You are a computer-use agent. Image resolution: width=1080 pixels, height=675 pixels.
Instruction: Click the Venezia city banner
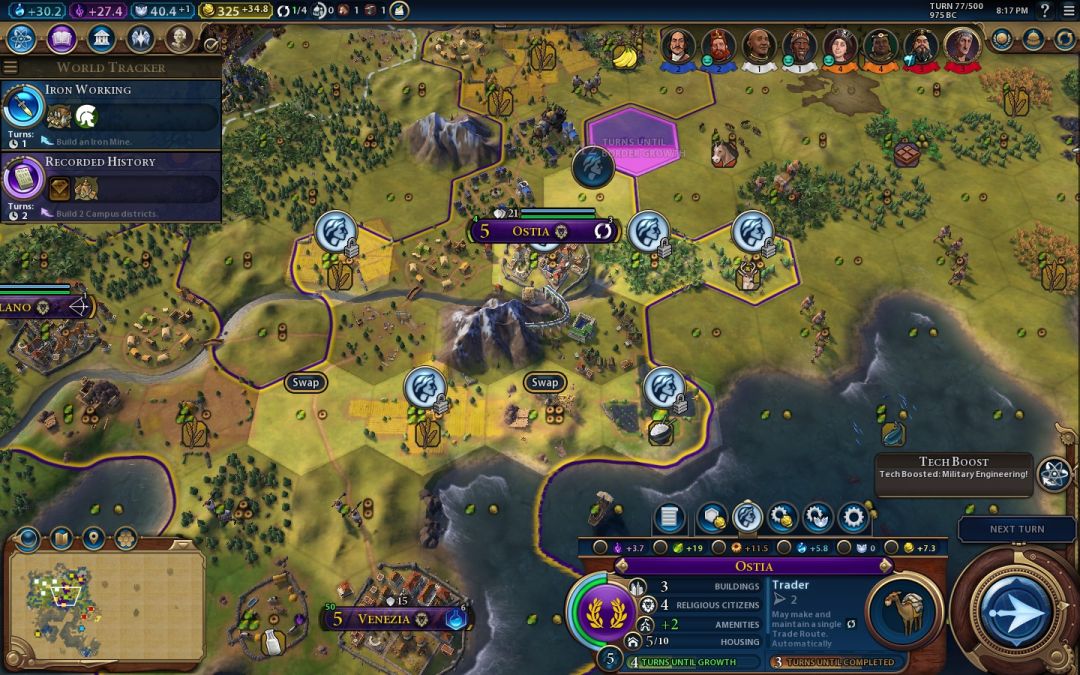pyautogui.click(x=385, y=618)
